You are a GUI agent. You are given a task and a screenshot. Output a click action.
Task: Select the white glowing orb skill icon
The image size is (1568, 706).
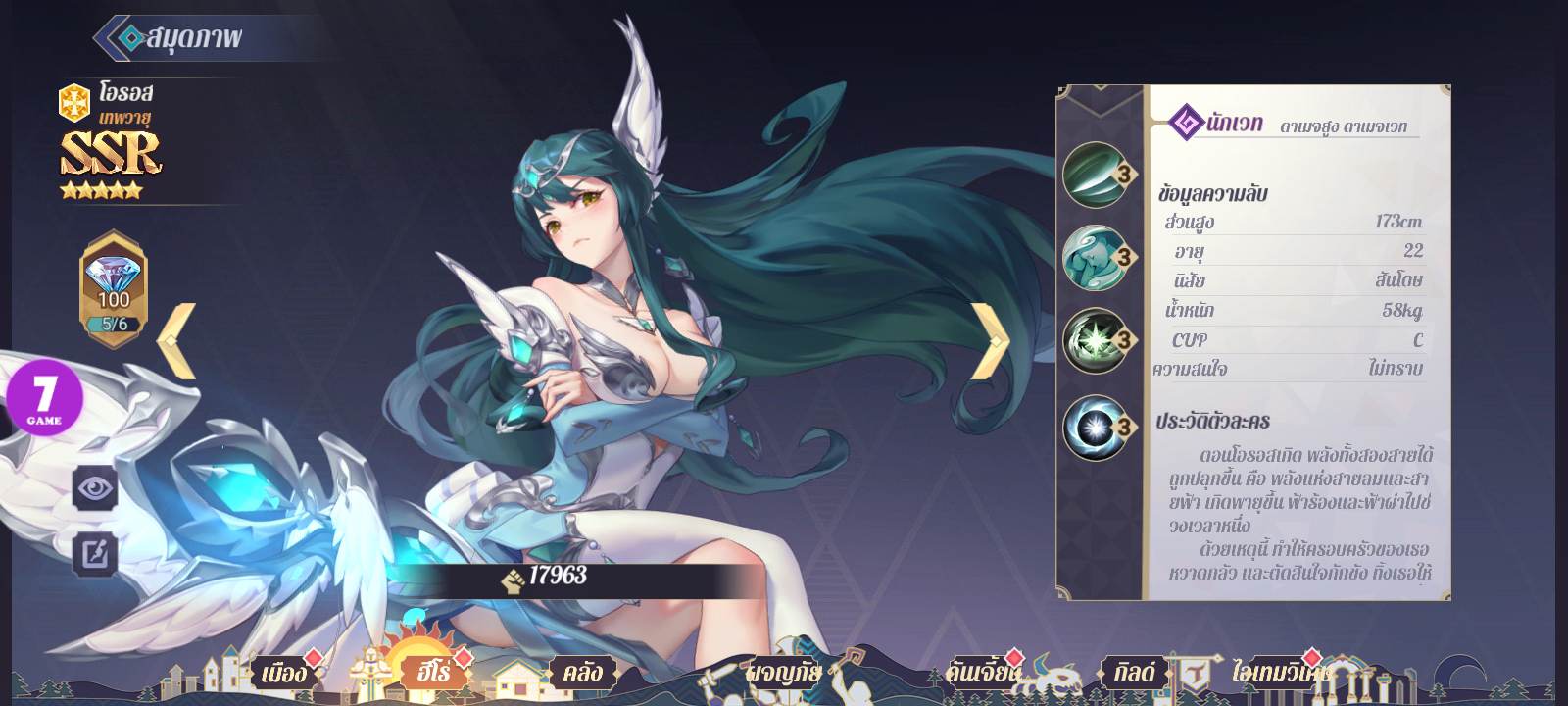(1095, 427)
